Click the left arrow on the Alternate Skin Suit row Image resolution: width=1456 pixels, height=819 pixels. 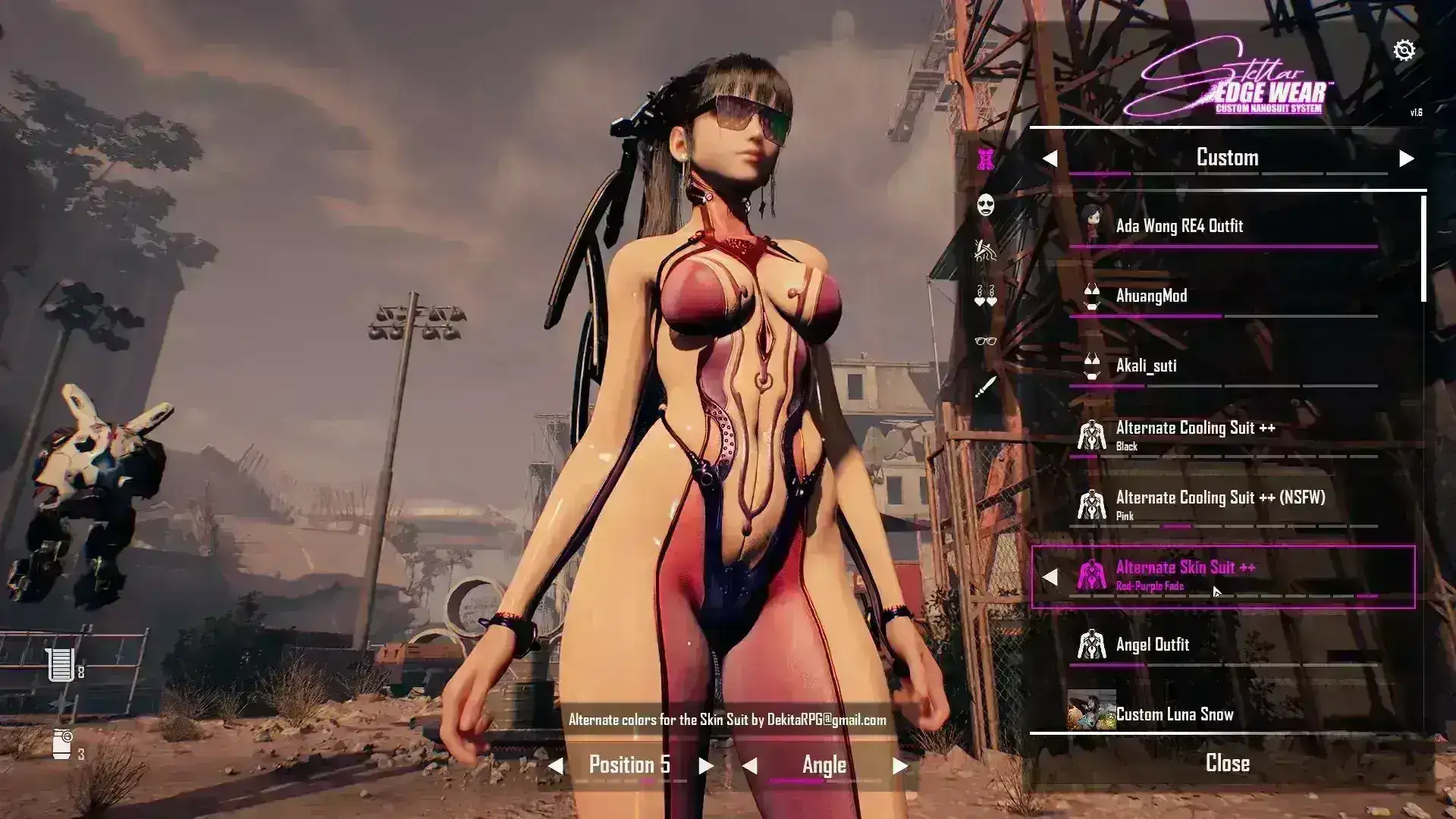1050,578
